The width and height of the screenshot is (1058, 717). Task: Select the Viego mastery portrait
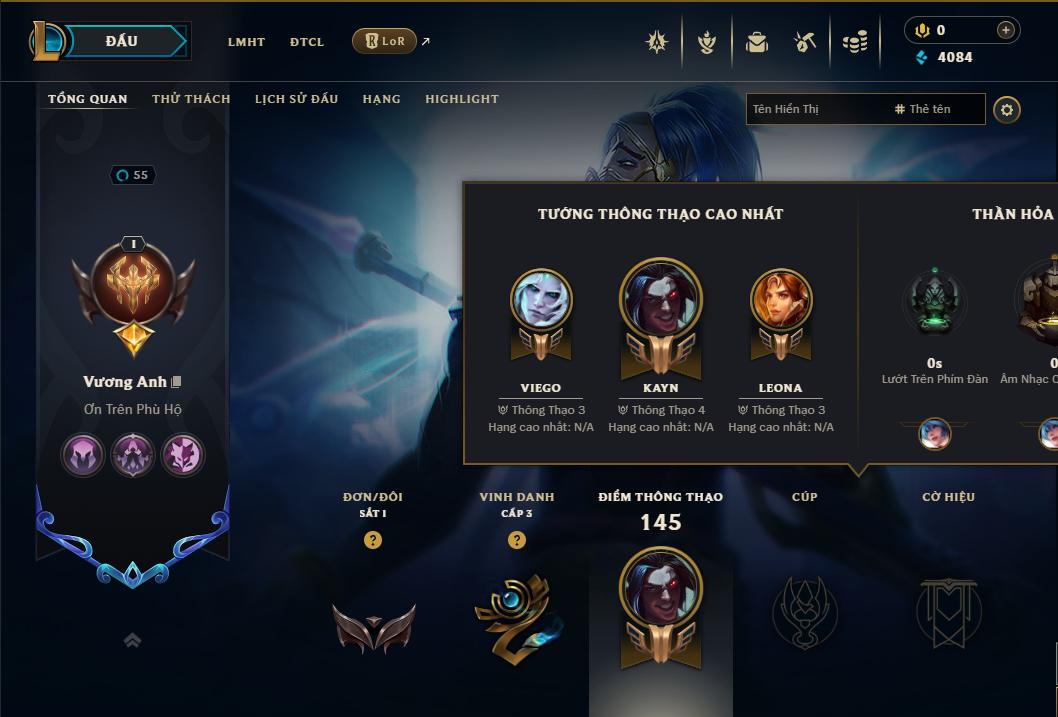click(x=541, y=300)
